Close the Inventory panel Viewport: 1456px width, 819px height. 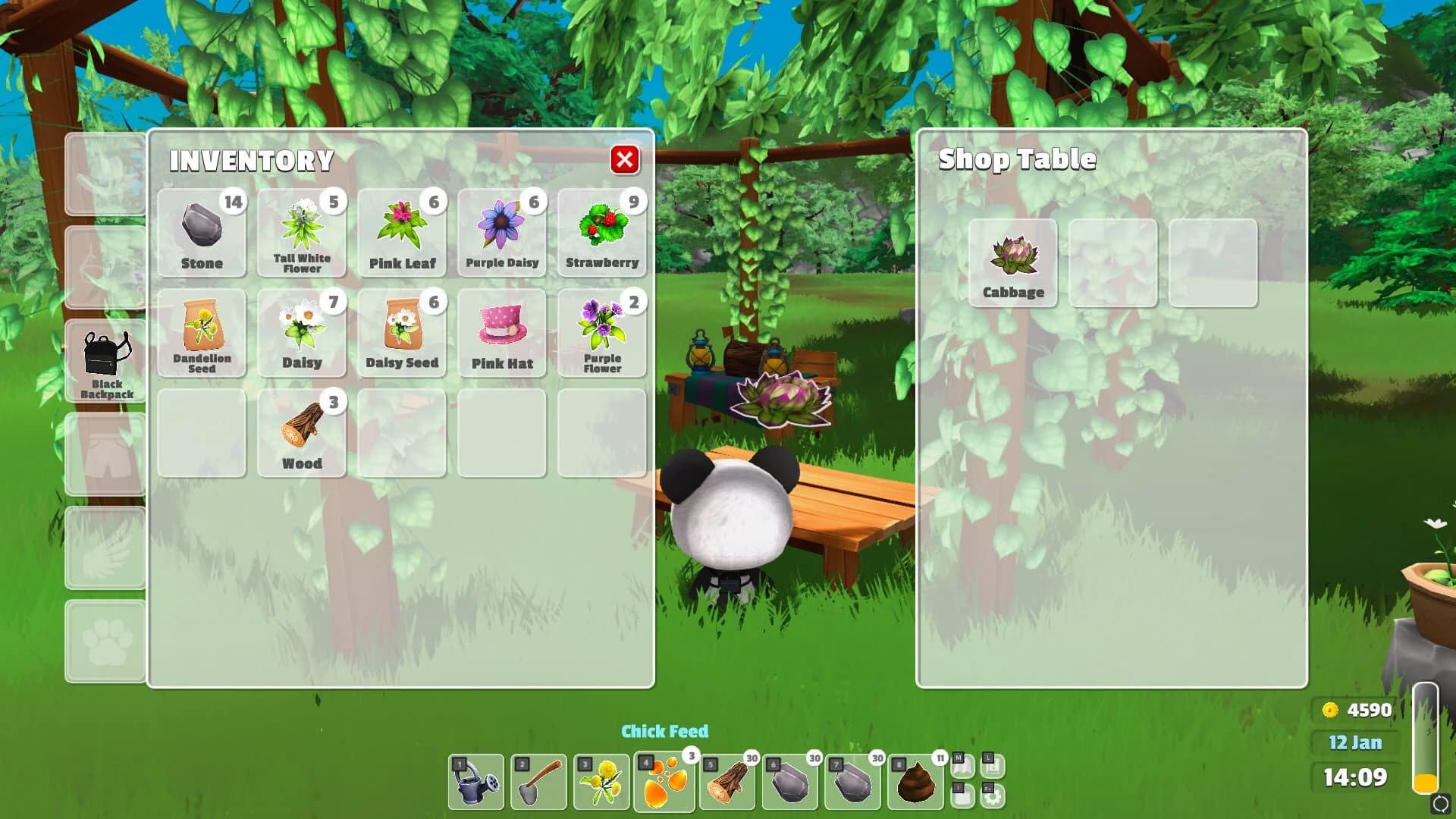tap(624, 160)
